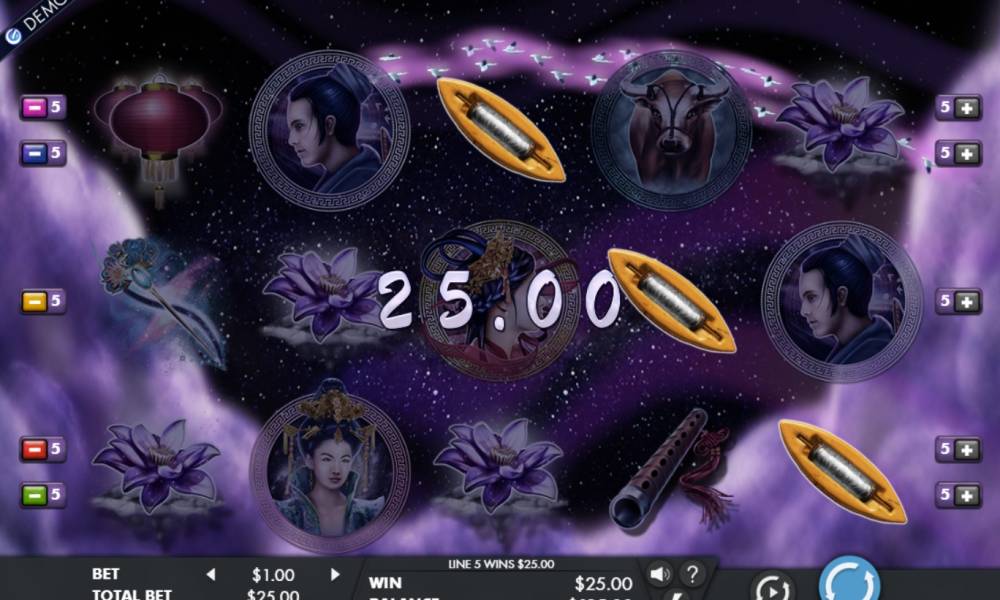Viewport: 1000px width, 600px height.
Task: Decrease the bet with the left arrow
Action: point(211,575)
